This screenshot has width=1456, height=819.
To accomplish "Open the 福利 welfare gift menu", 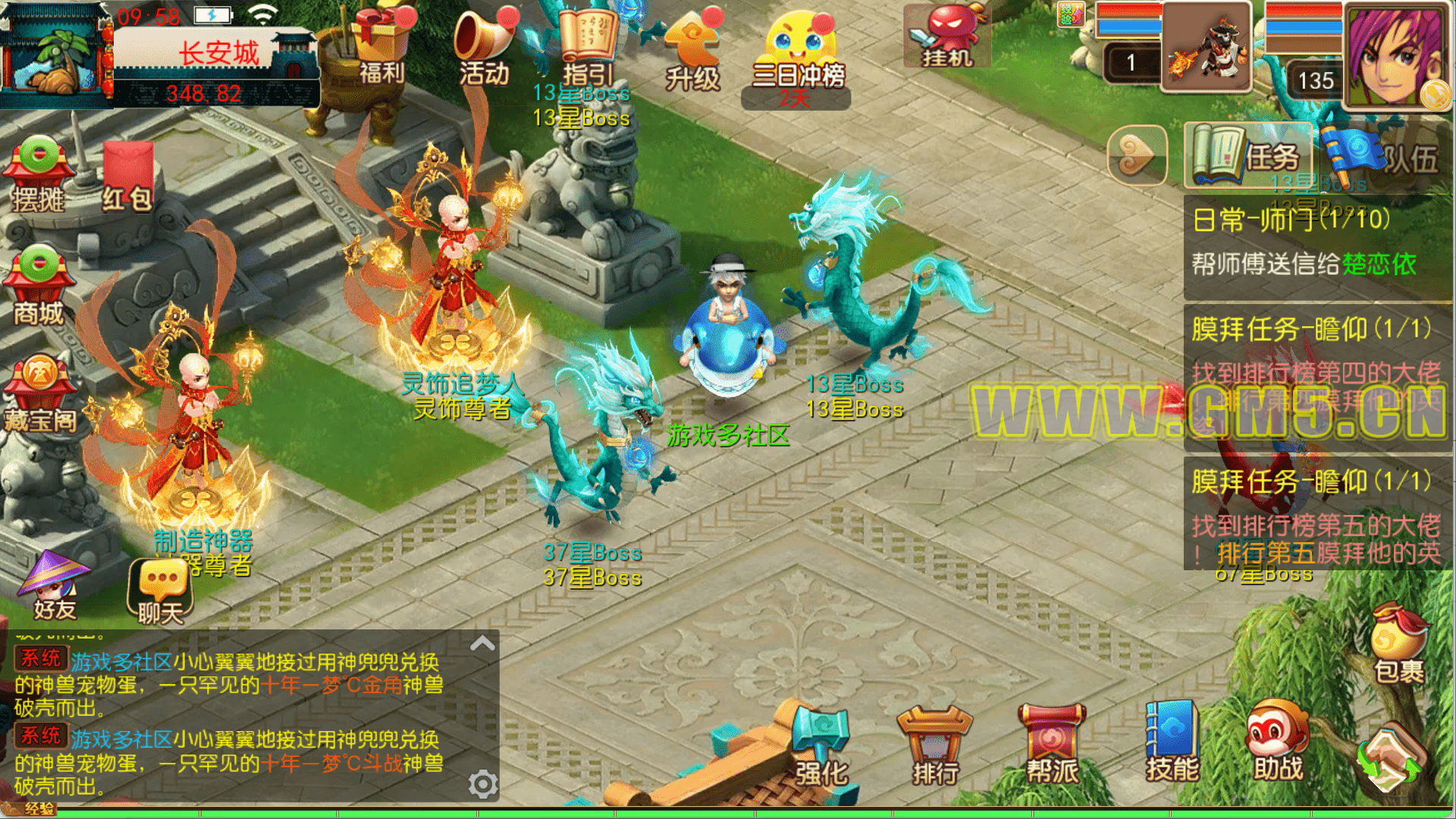I will [x=381, y=45].
